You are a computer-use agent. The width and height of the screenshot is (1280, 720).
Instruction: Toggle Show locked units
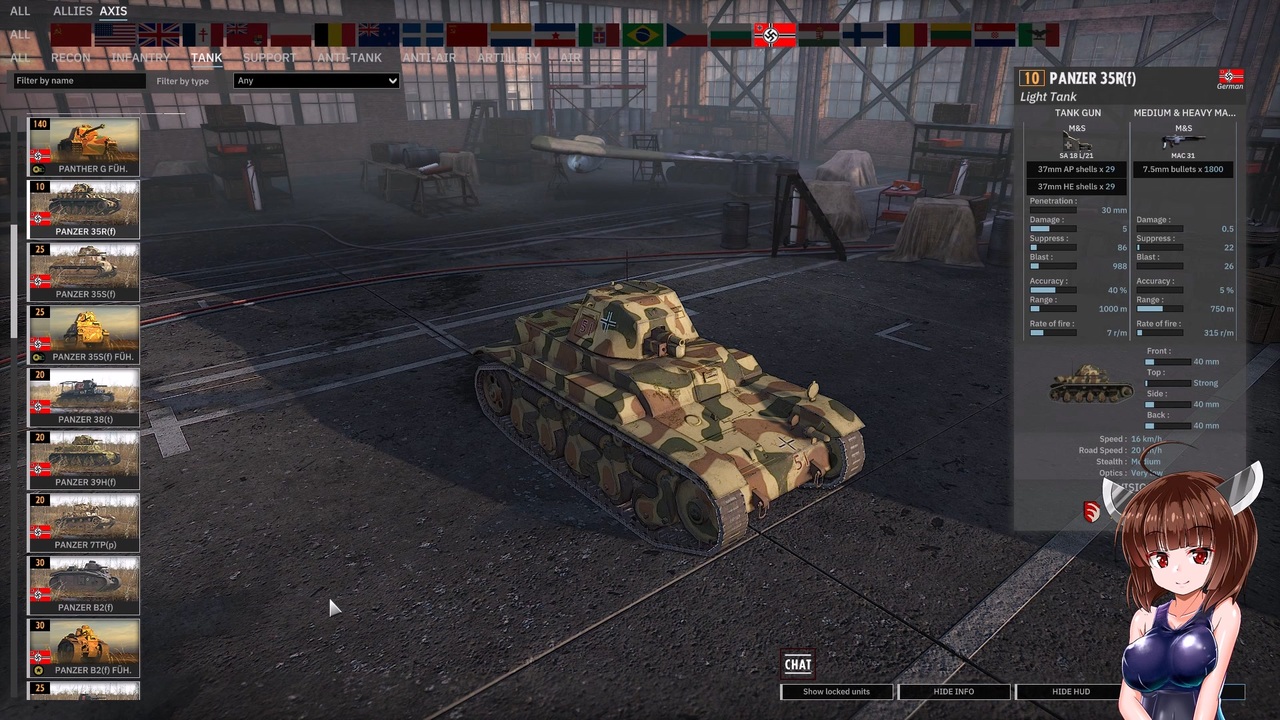click(x=836, y=691)
